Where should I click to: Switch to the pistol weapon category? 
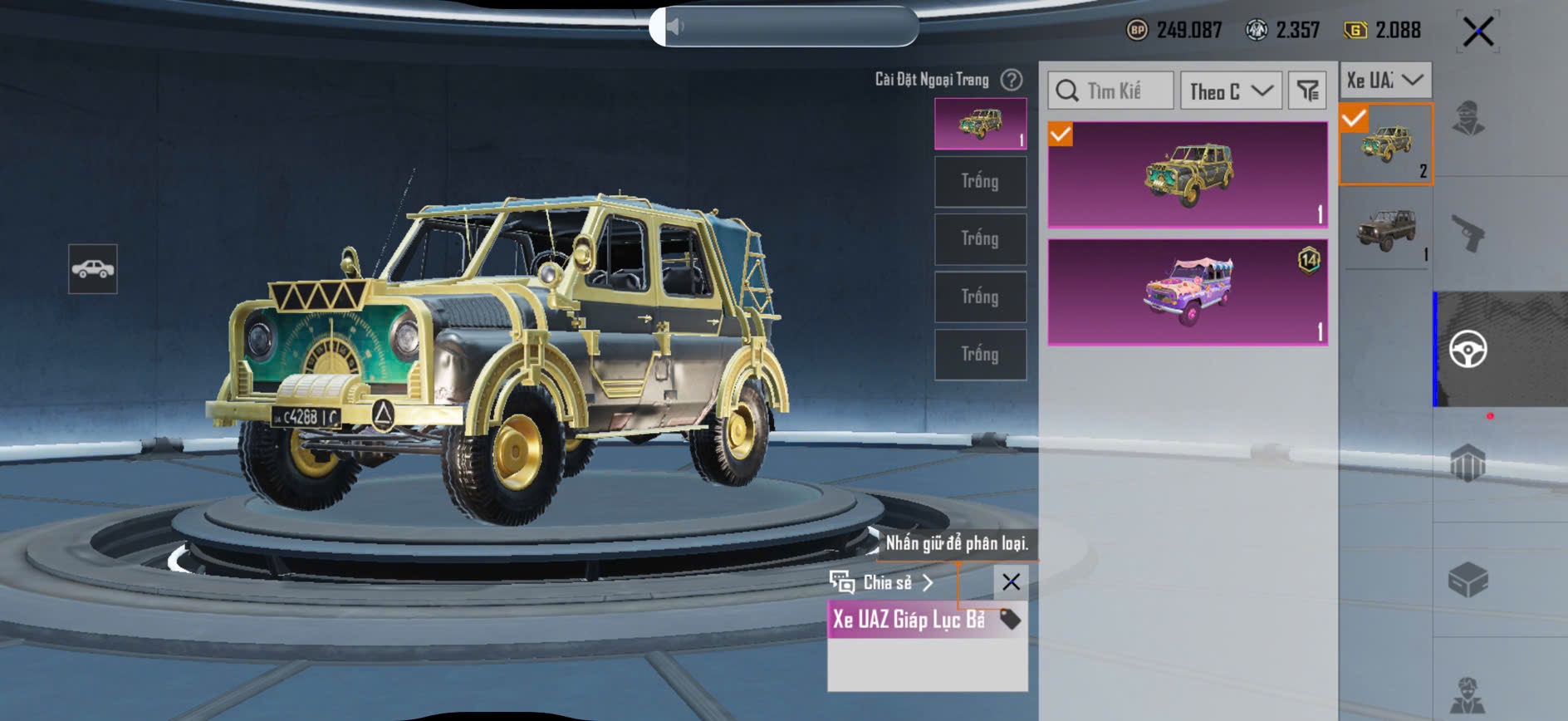[1468, 233]
